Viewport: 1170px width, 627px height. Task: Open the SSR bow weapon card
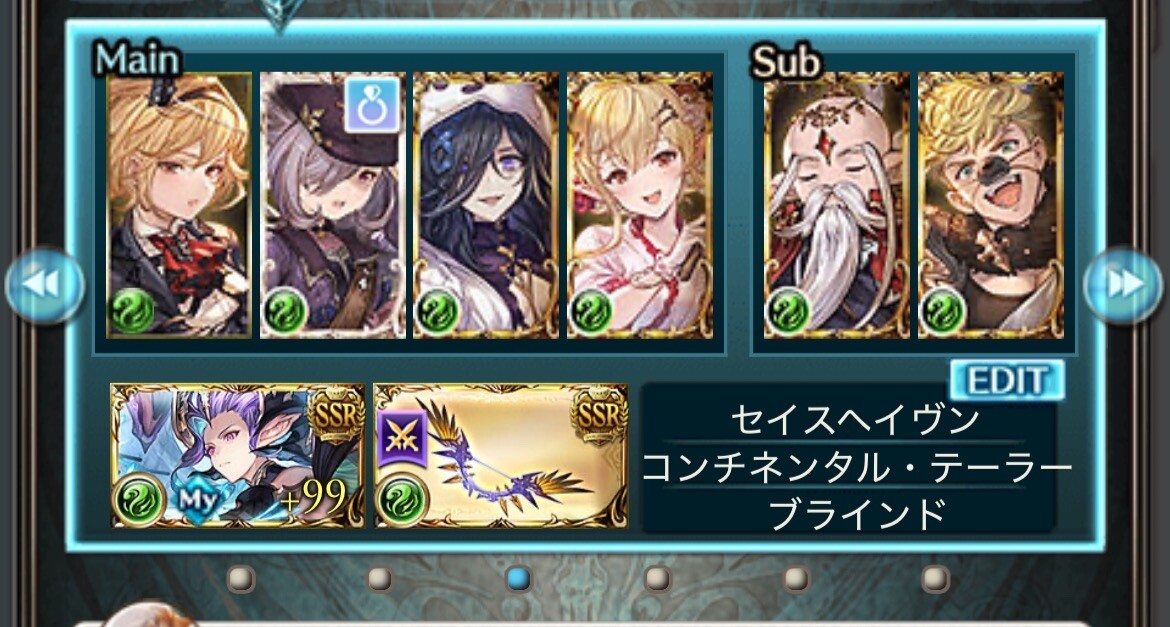(501, 455)
